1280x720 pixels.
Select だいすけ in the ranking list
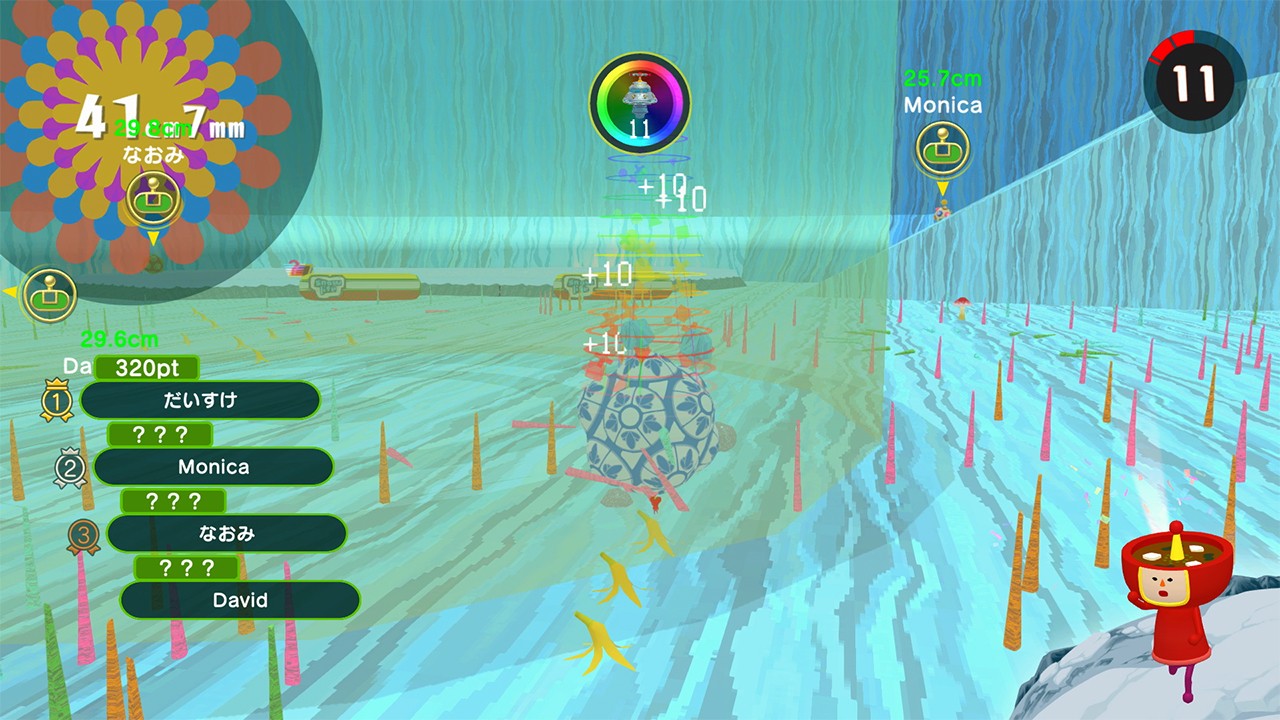(200, 400)
